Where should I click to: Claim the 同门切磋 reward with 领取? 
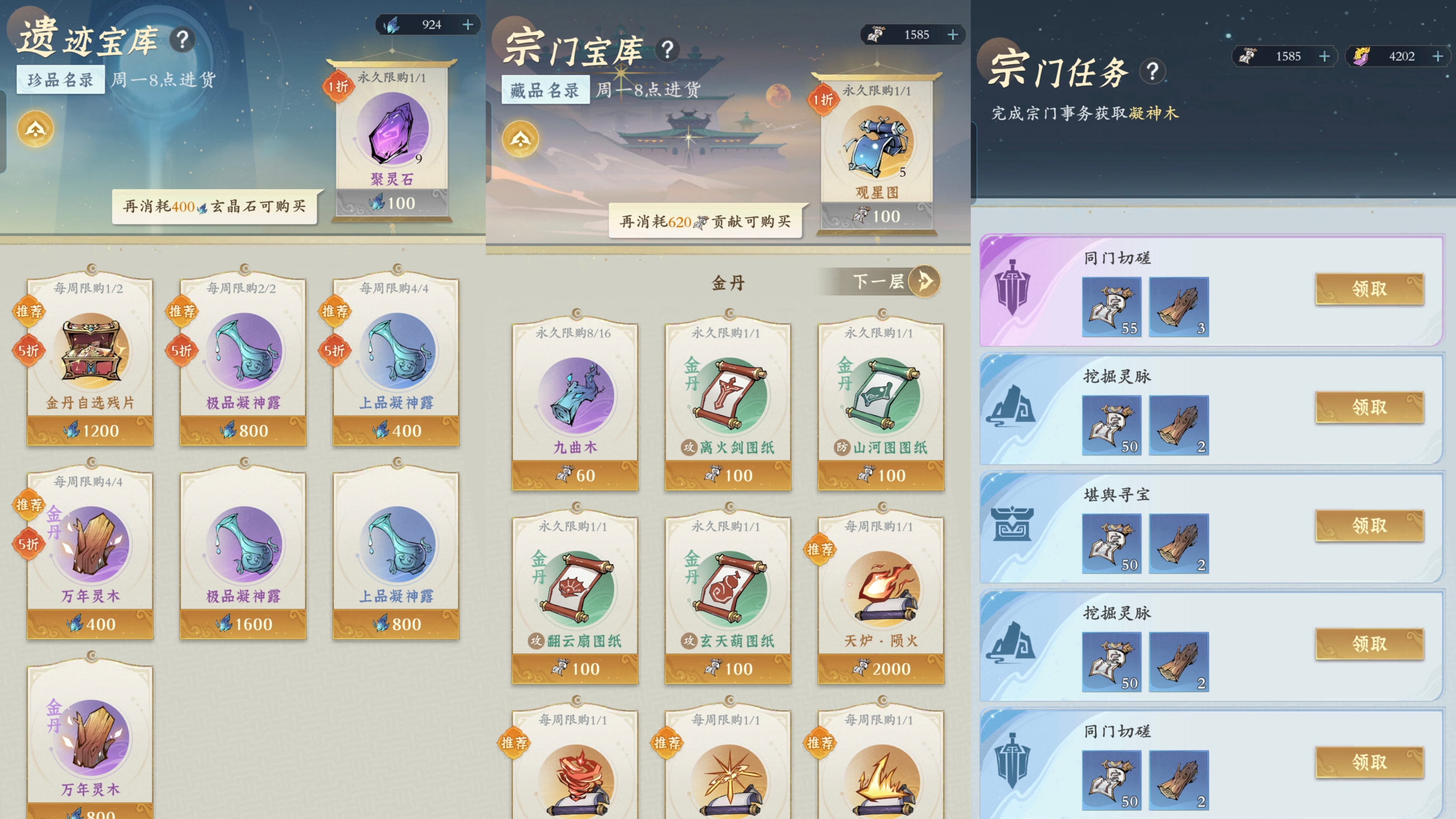point(1369,289)
